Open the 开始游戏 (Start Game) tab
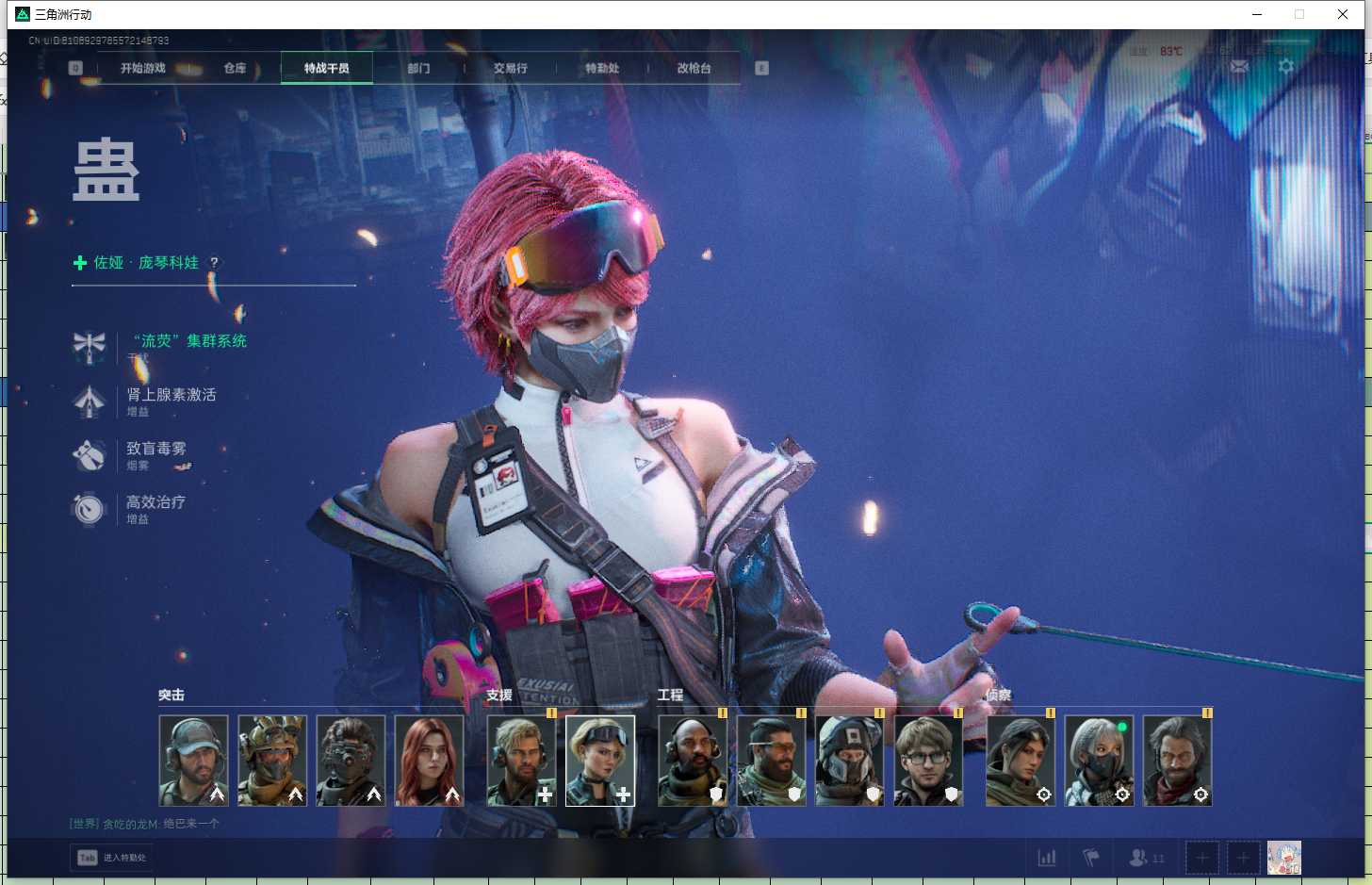1372x885 pixels. [143, 68]
